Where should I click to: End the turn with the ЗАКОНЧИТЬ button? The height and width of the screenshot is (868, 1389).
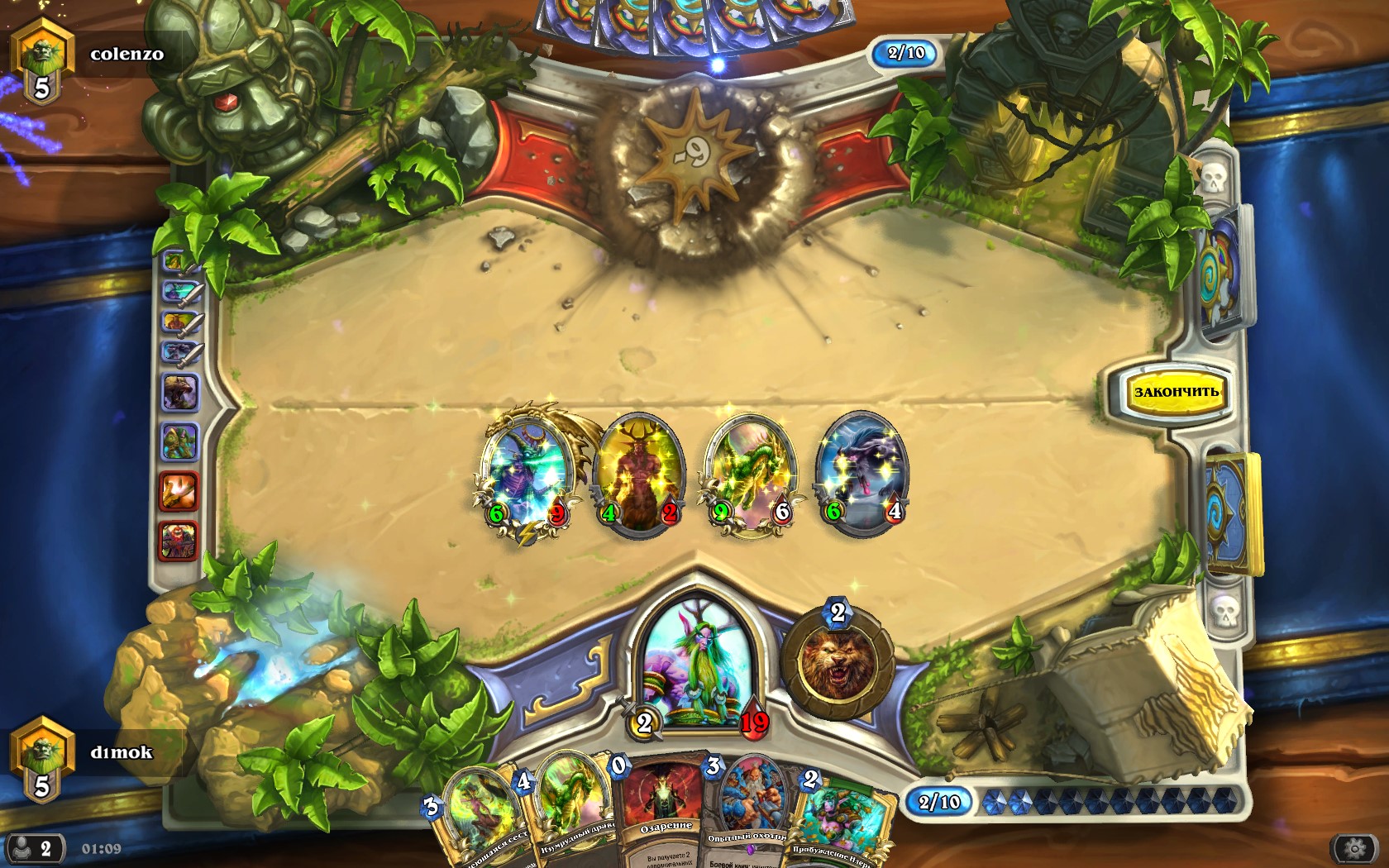pos(1175,391)
